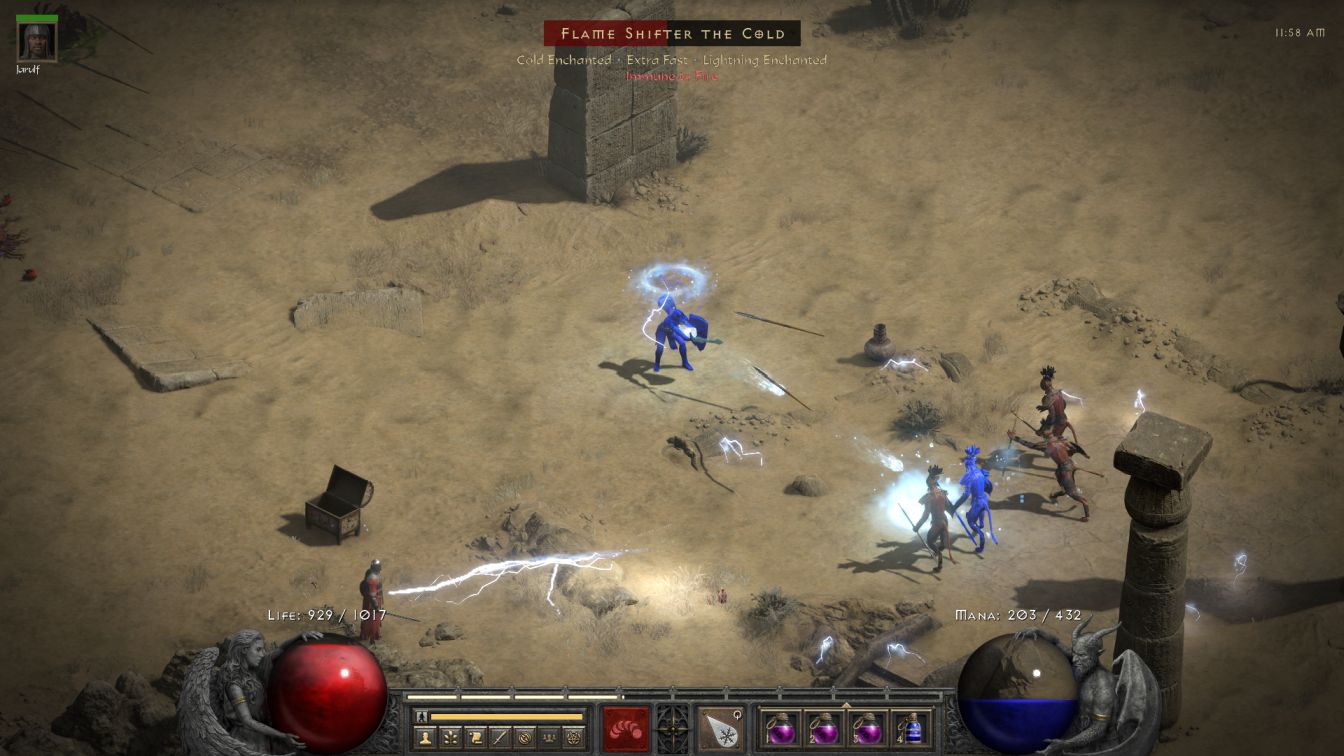Open the character sheet from the mini panel
Screen dimensions: 1344x756
[426, 738]
